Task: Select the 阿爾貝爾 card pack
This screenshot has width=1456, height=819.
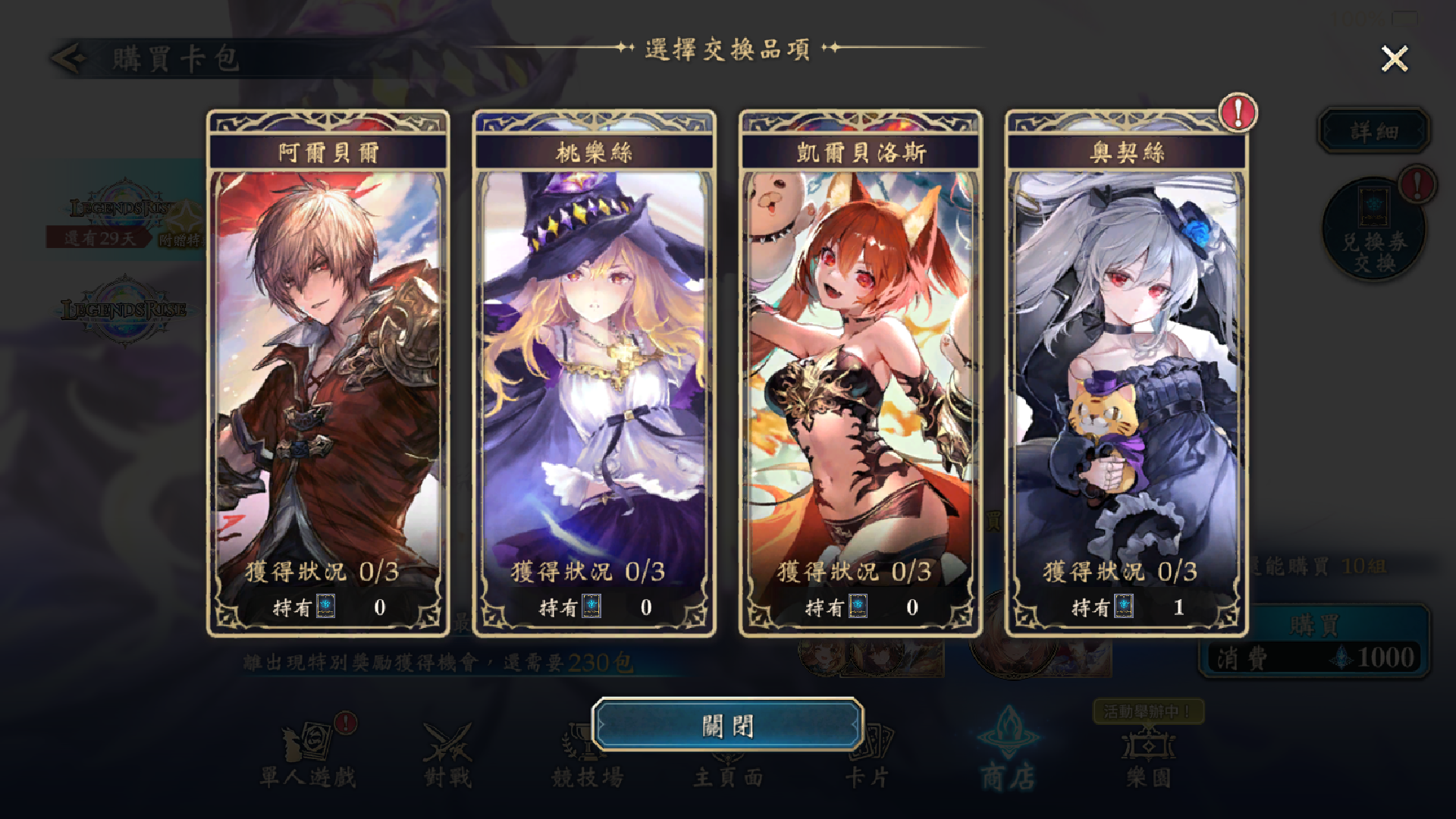Action: click(326, 372)
